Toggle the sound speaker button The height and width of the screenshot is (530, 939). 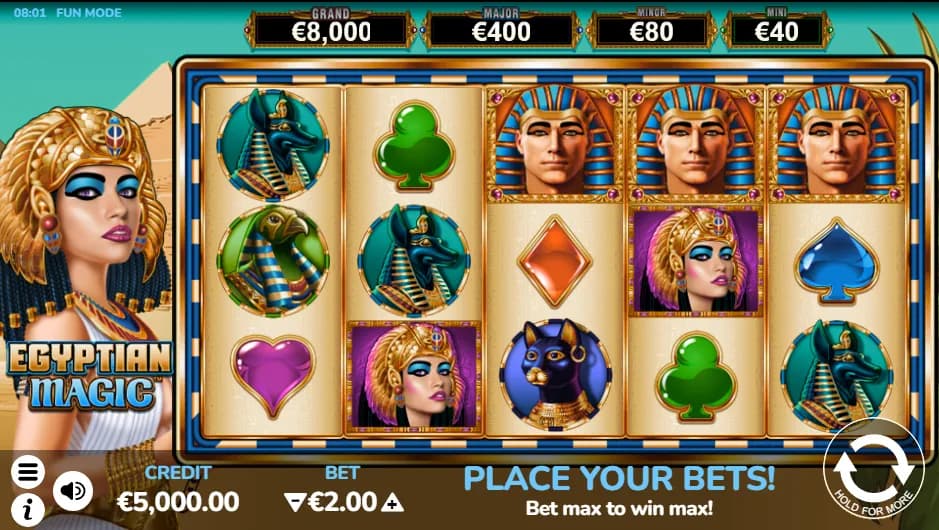pyautogui.click(x=72, y=490)
